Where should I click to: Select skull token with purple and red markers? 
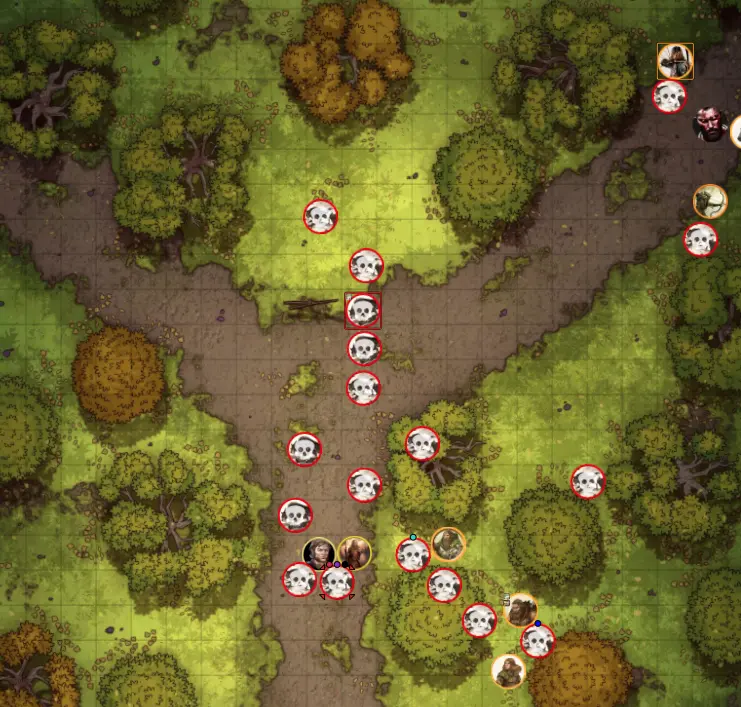tap(337, 582)
